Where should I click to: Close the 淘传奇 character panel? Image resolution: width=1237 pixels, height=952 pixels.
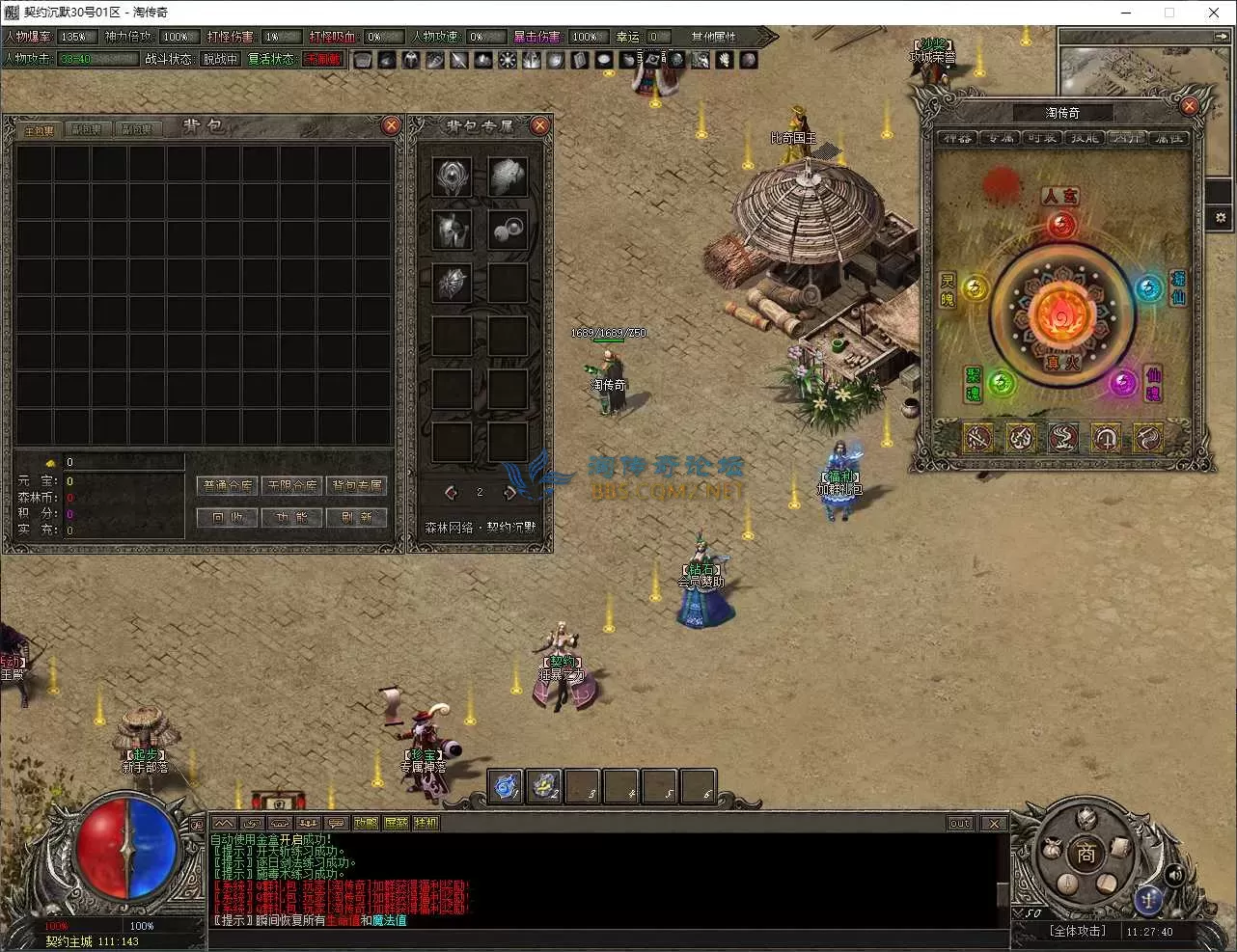1190,106
